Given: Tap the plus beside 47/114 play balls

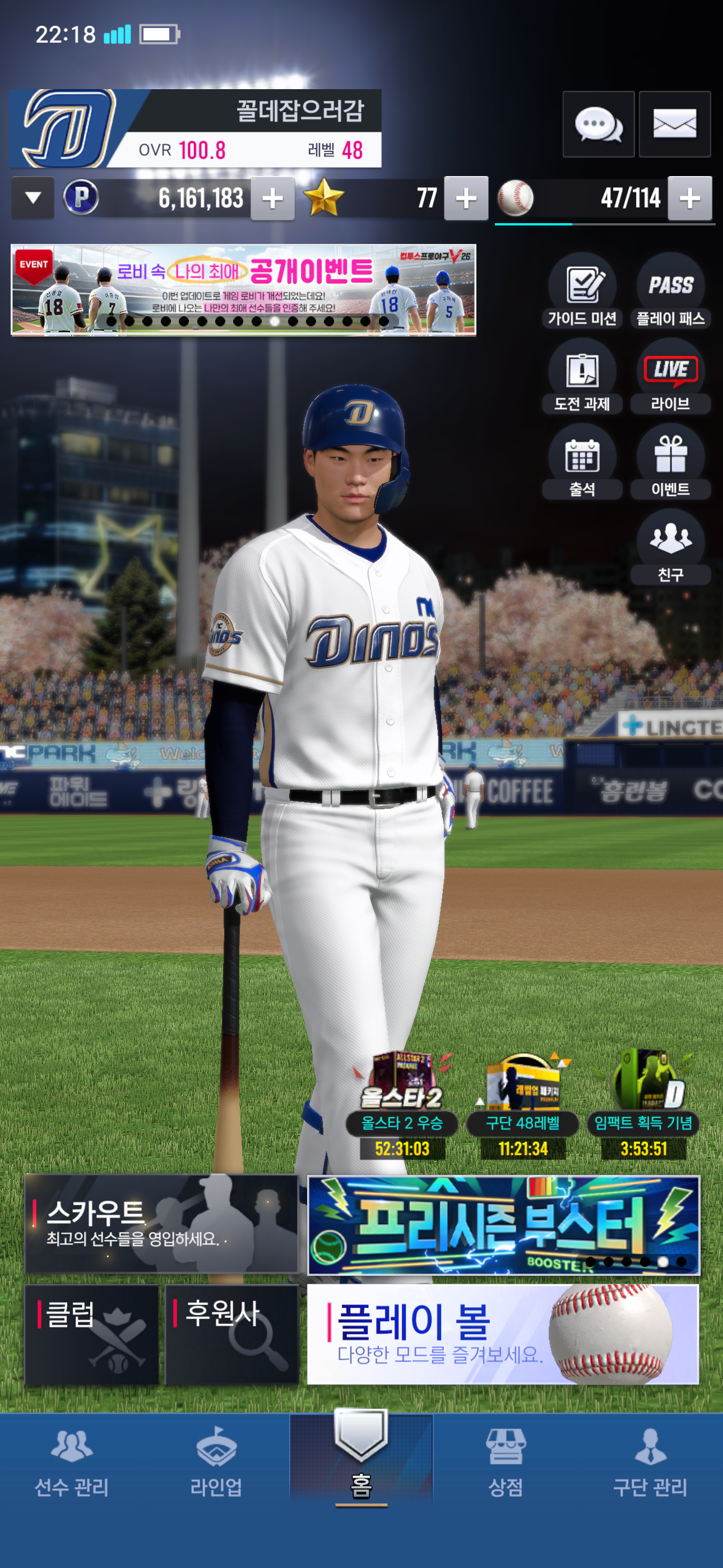Looking at the screenshot, I should click(x=689, y=199).
